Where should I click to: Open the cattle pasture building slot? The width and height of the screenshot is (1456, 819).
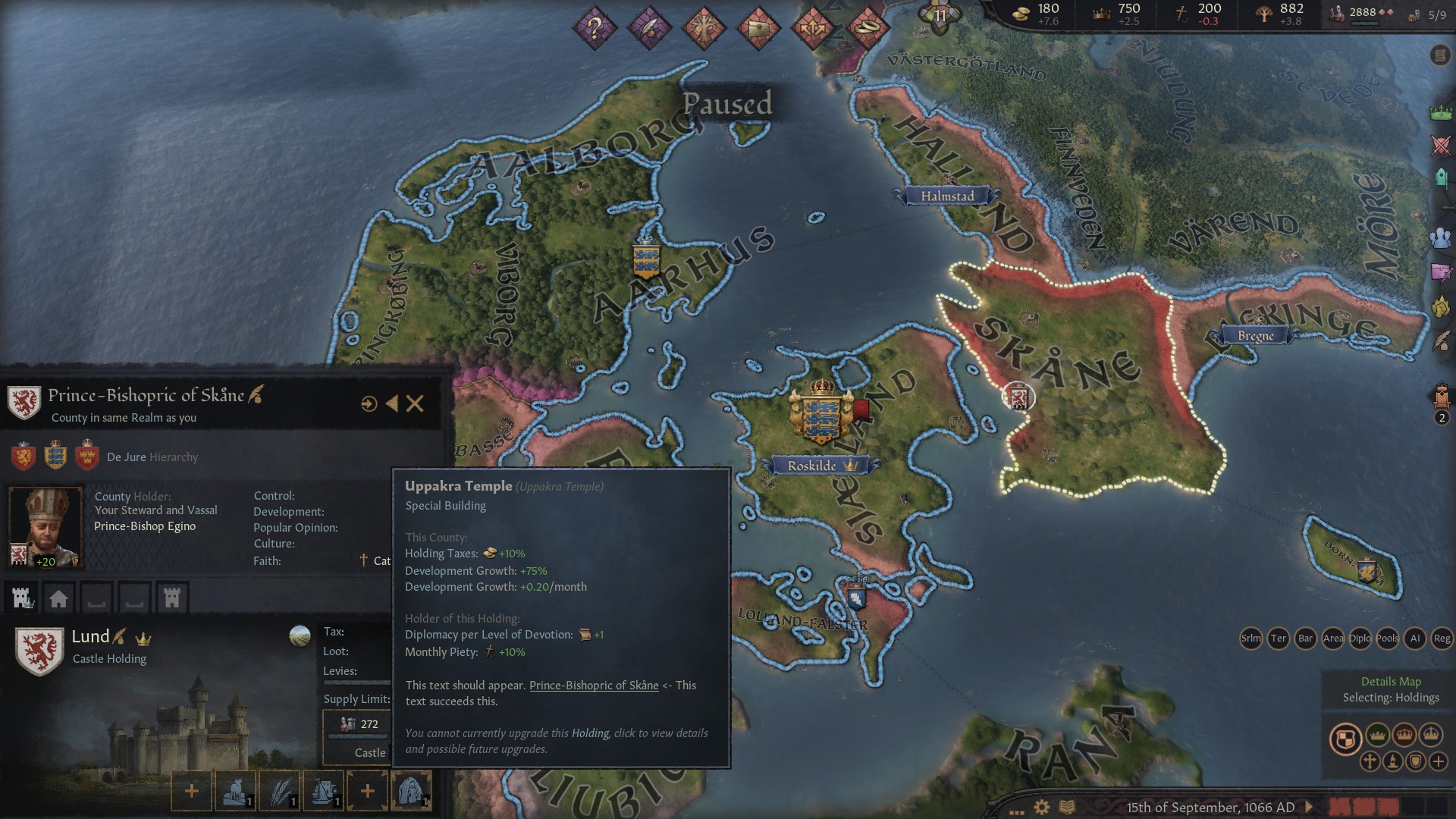point(236,791)
